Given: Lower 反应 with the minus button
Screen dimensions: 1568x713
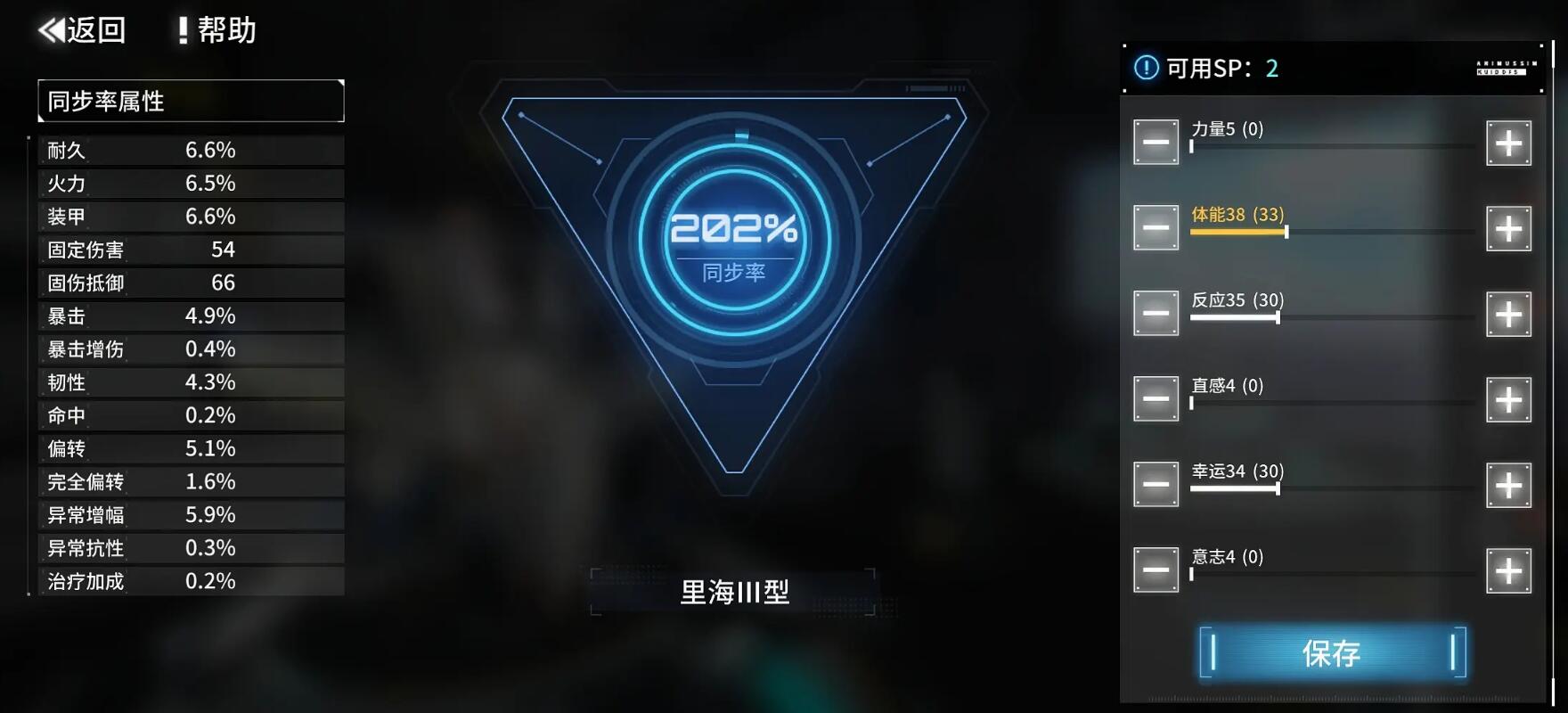Looking at the screenshot, I should (x=1156, y=315).
